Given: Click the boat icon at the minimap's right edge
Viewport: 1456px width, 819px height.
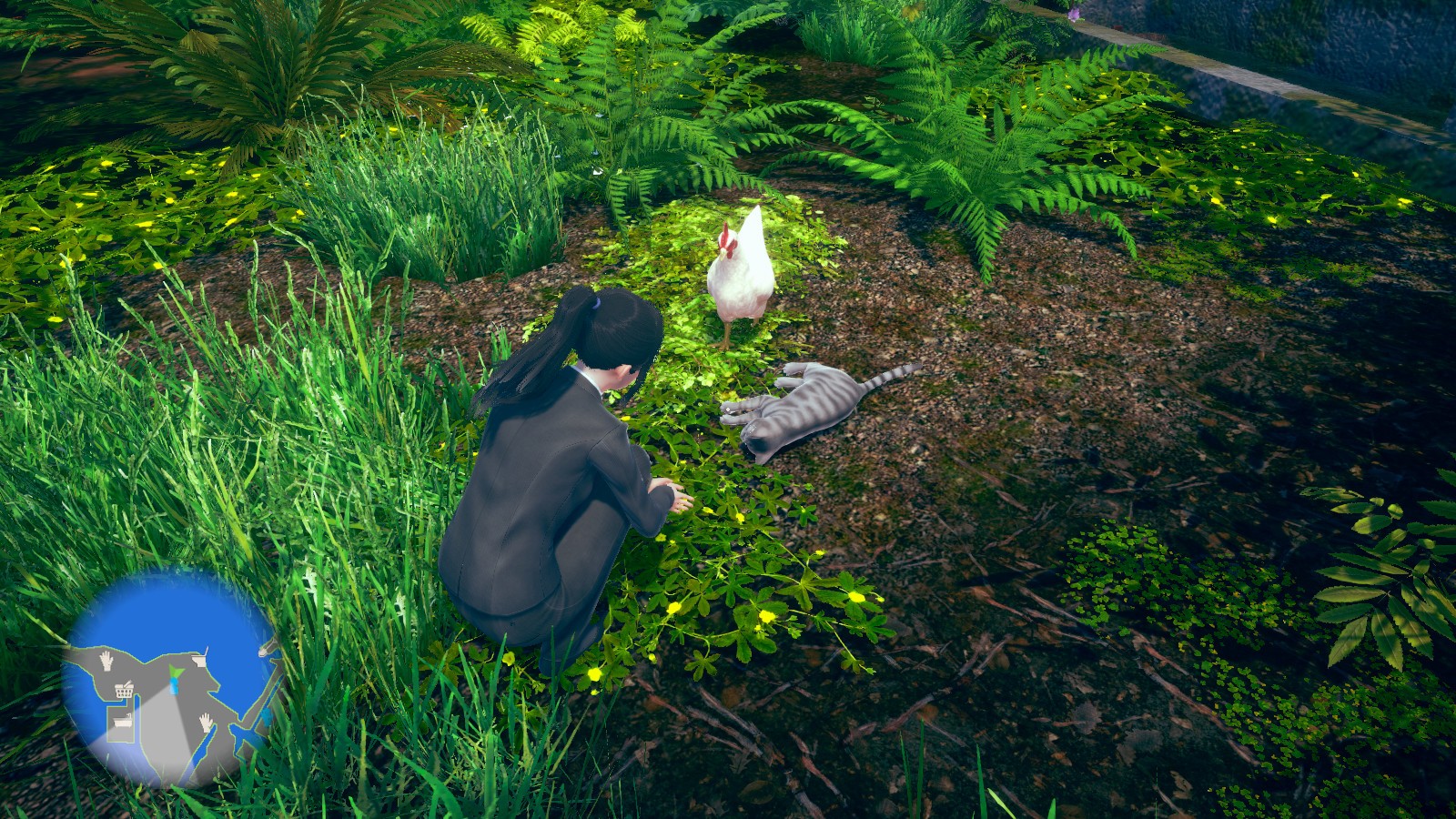Looking at the screenshot, I should pyautogui.click(x=267, y=648).
